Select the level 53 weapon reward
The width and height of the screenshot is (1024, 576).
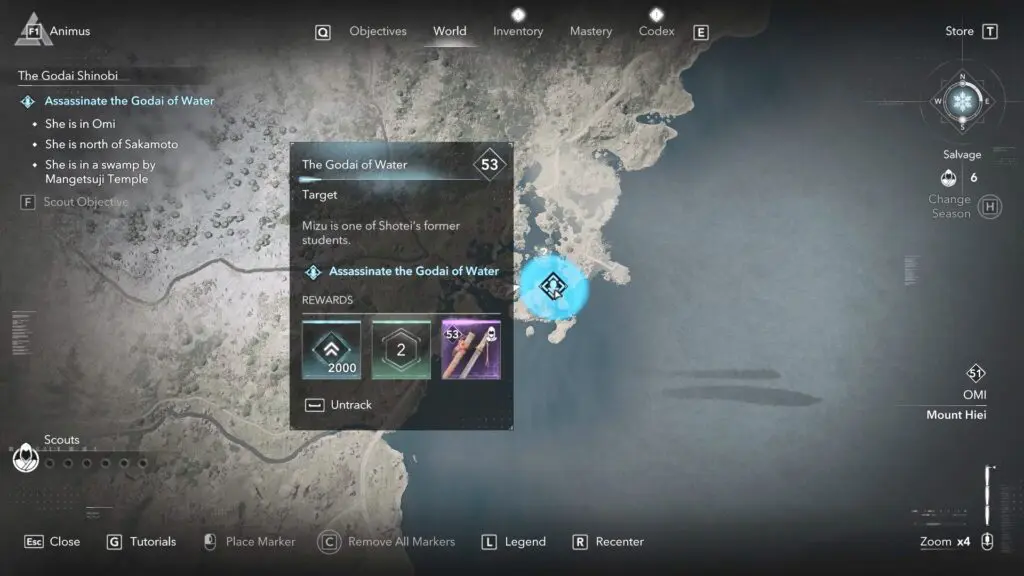click(x=471, y=350)
